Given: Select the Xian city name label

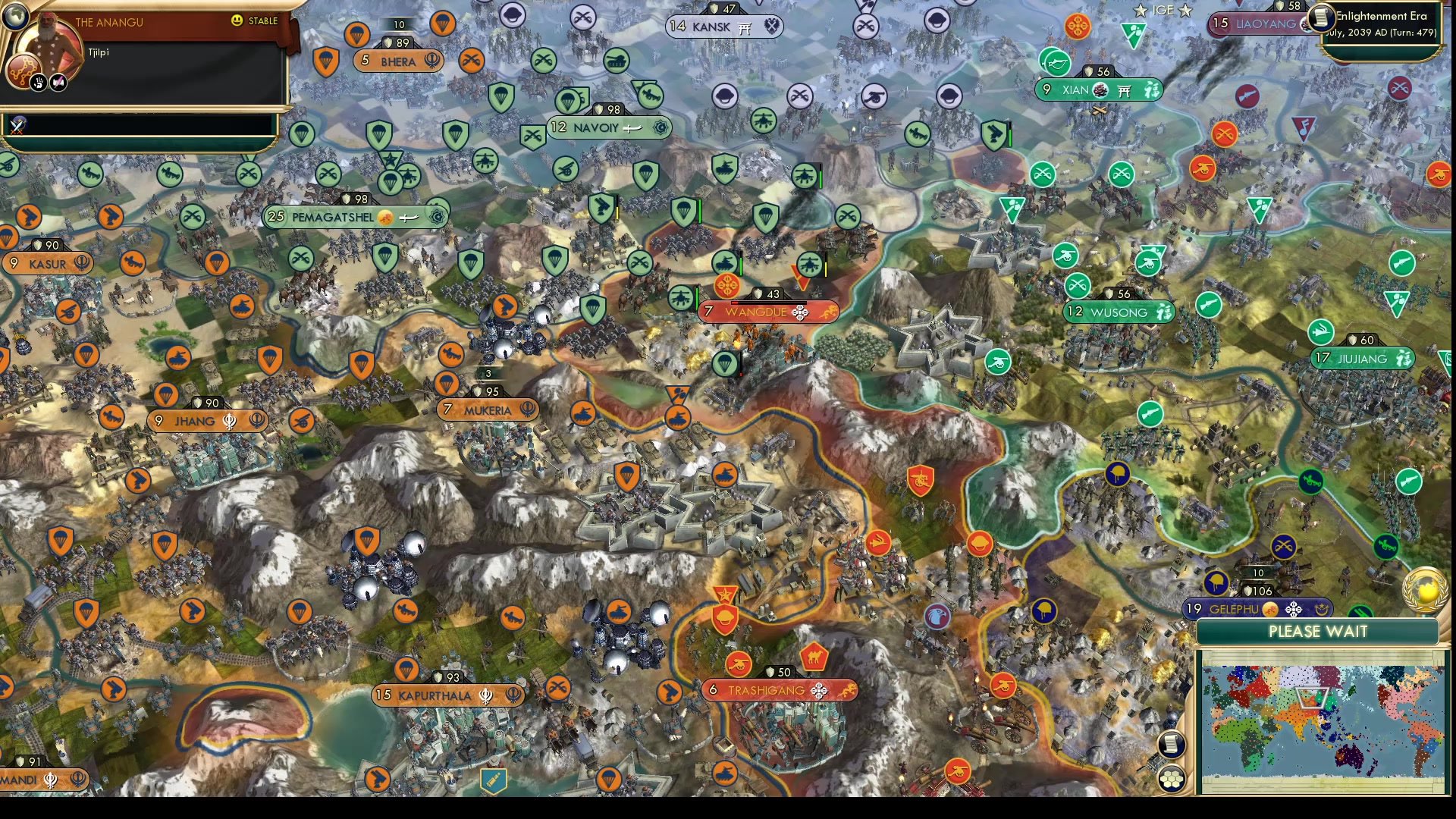Looking at the screenshot, I should [1075, 89].
